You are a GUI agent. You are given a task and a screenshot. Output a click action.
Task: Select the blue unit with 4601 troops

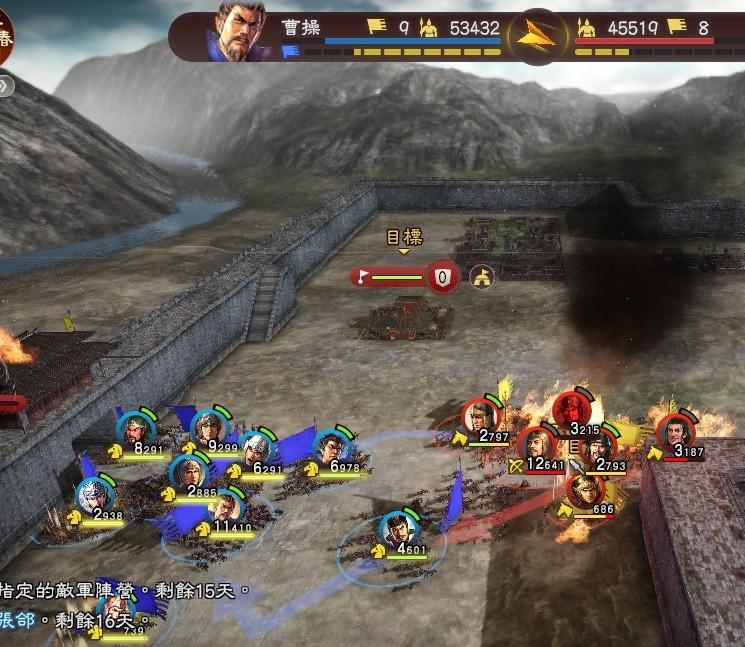point(398,529)
